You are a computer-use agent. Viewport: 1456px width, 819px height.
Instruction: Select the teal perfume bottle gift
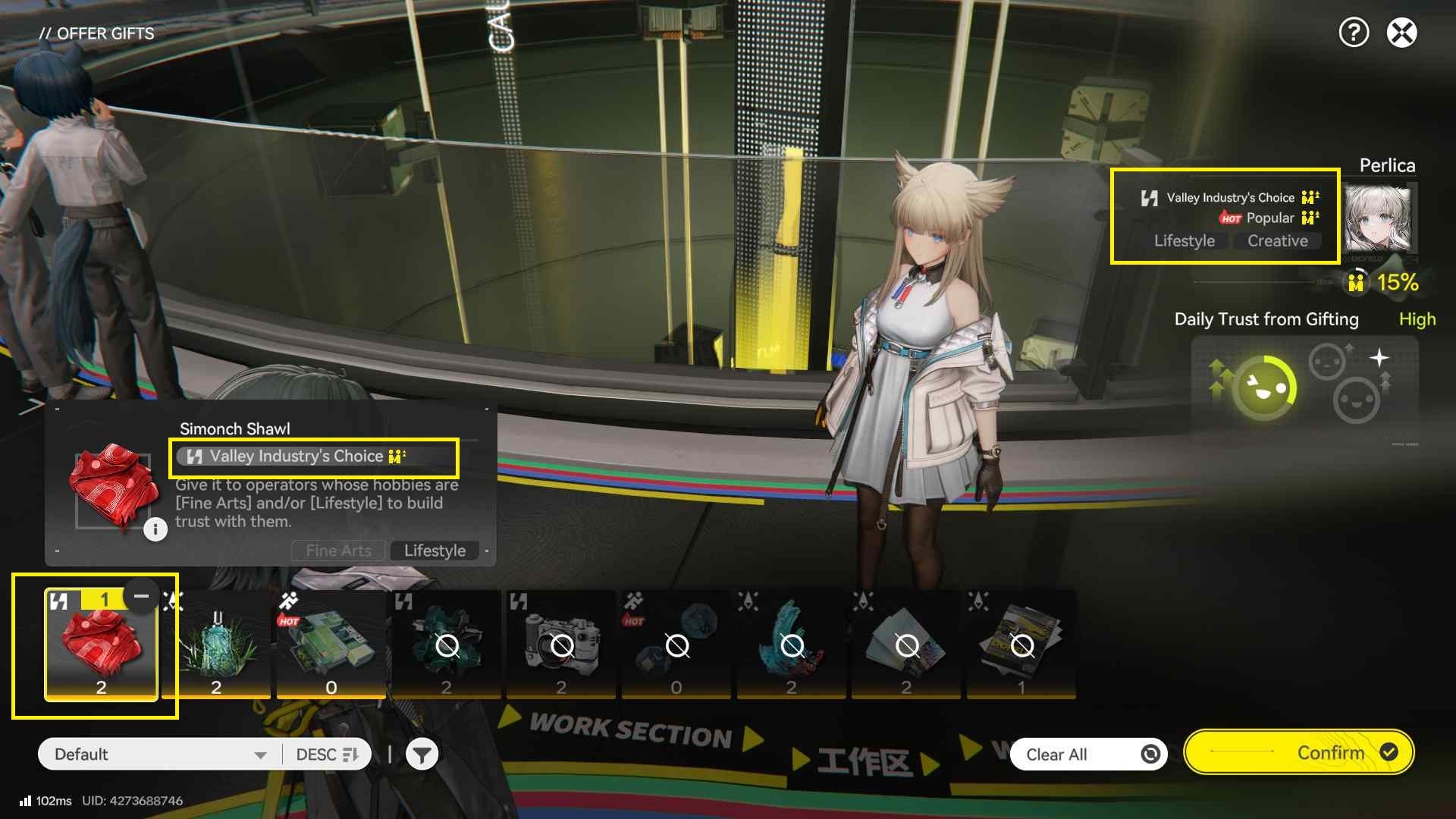(216, 645)
